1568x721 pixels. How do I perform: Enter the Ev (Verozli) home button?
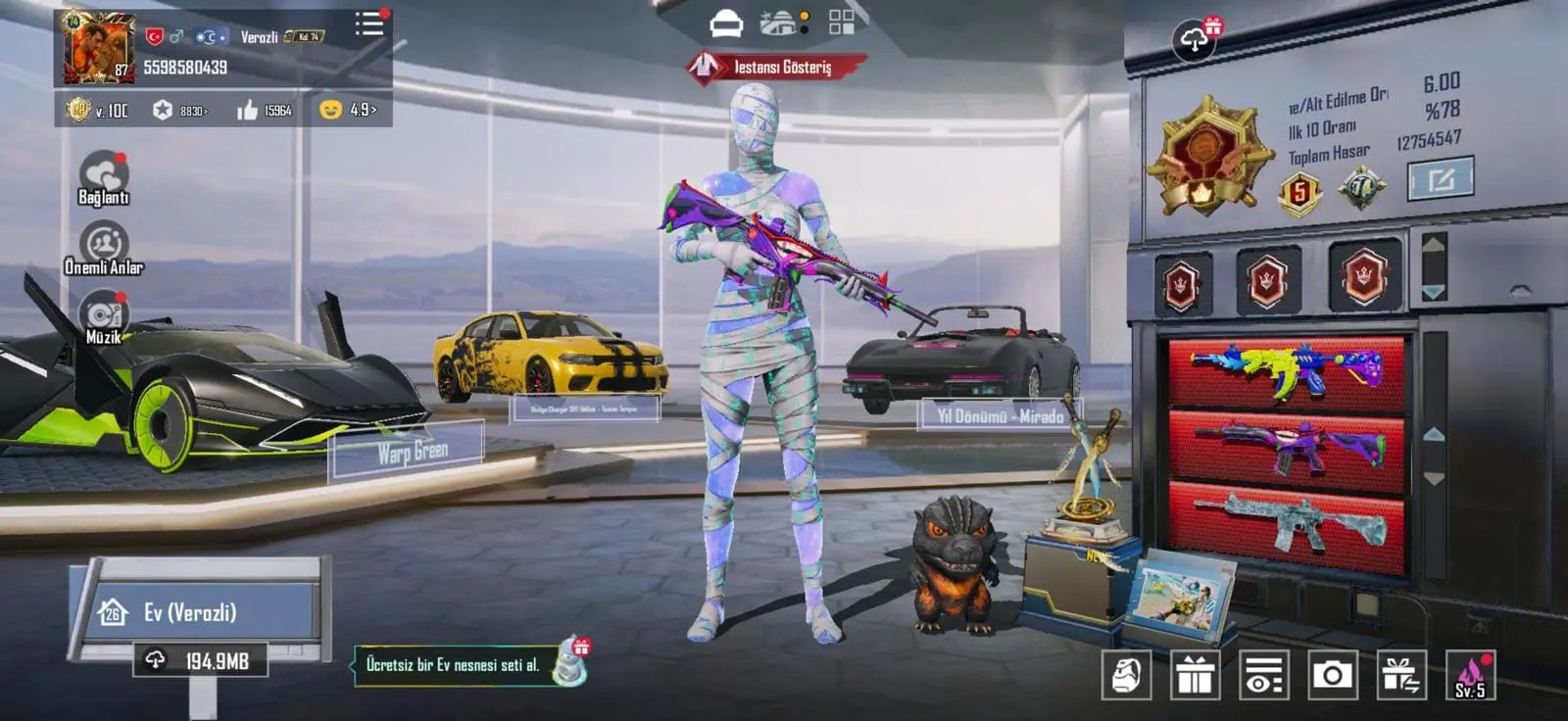pos(196,612)
